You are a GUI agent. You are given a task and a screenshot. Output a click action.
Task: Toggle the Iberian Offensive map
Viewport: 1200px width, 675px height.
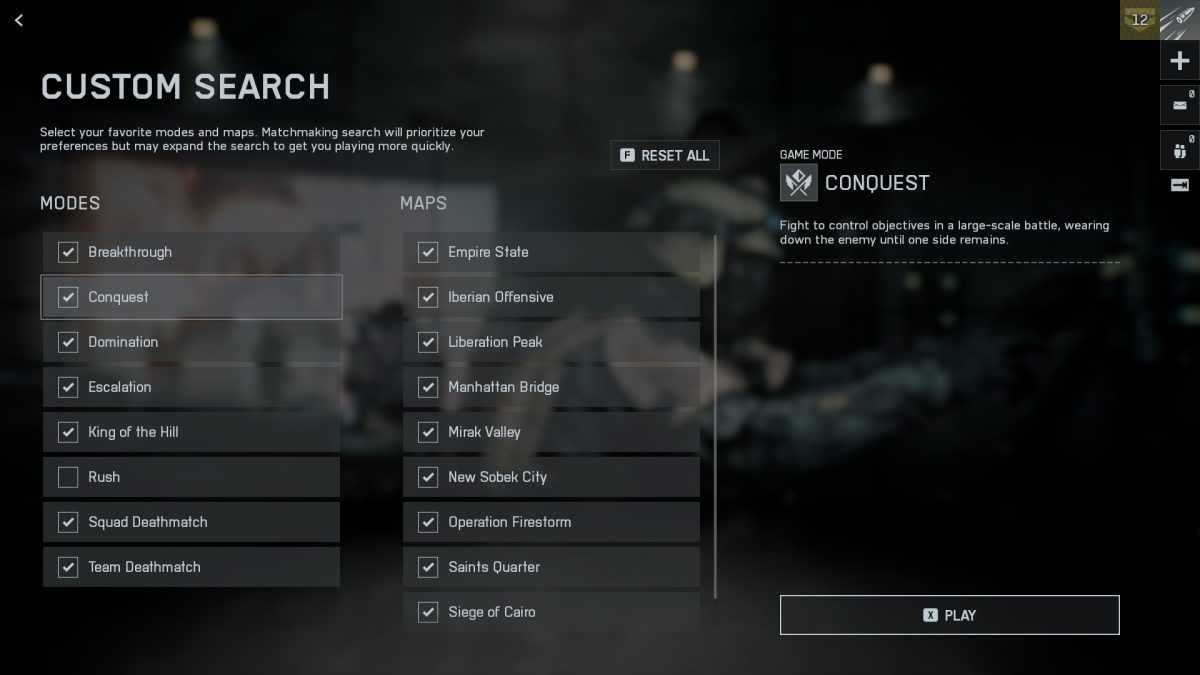tap(428, 297)
